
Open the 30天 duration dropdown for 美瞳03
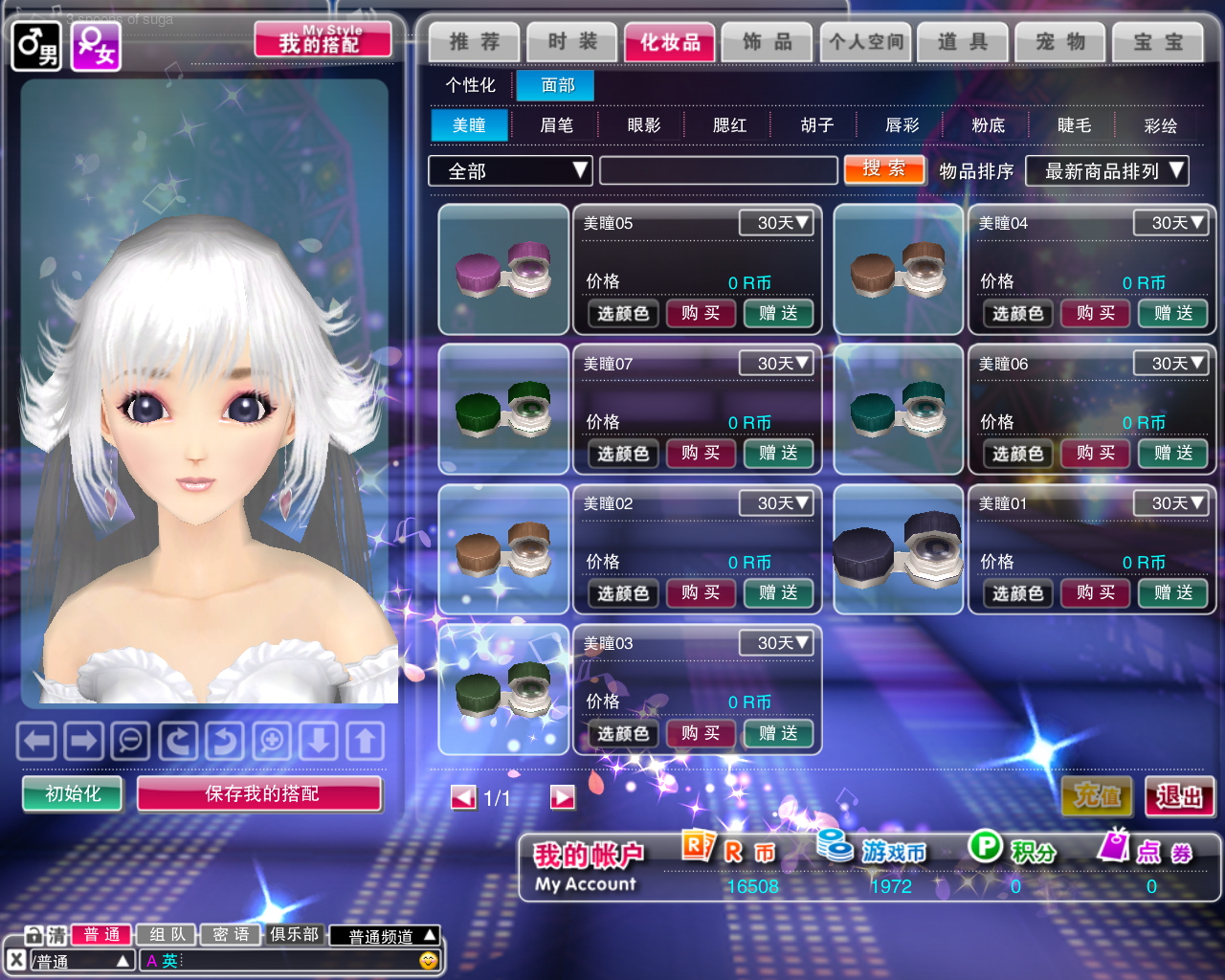[776, 643]
